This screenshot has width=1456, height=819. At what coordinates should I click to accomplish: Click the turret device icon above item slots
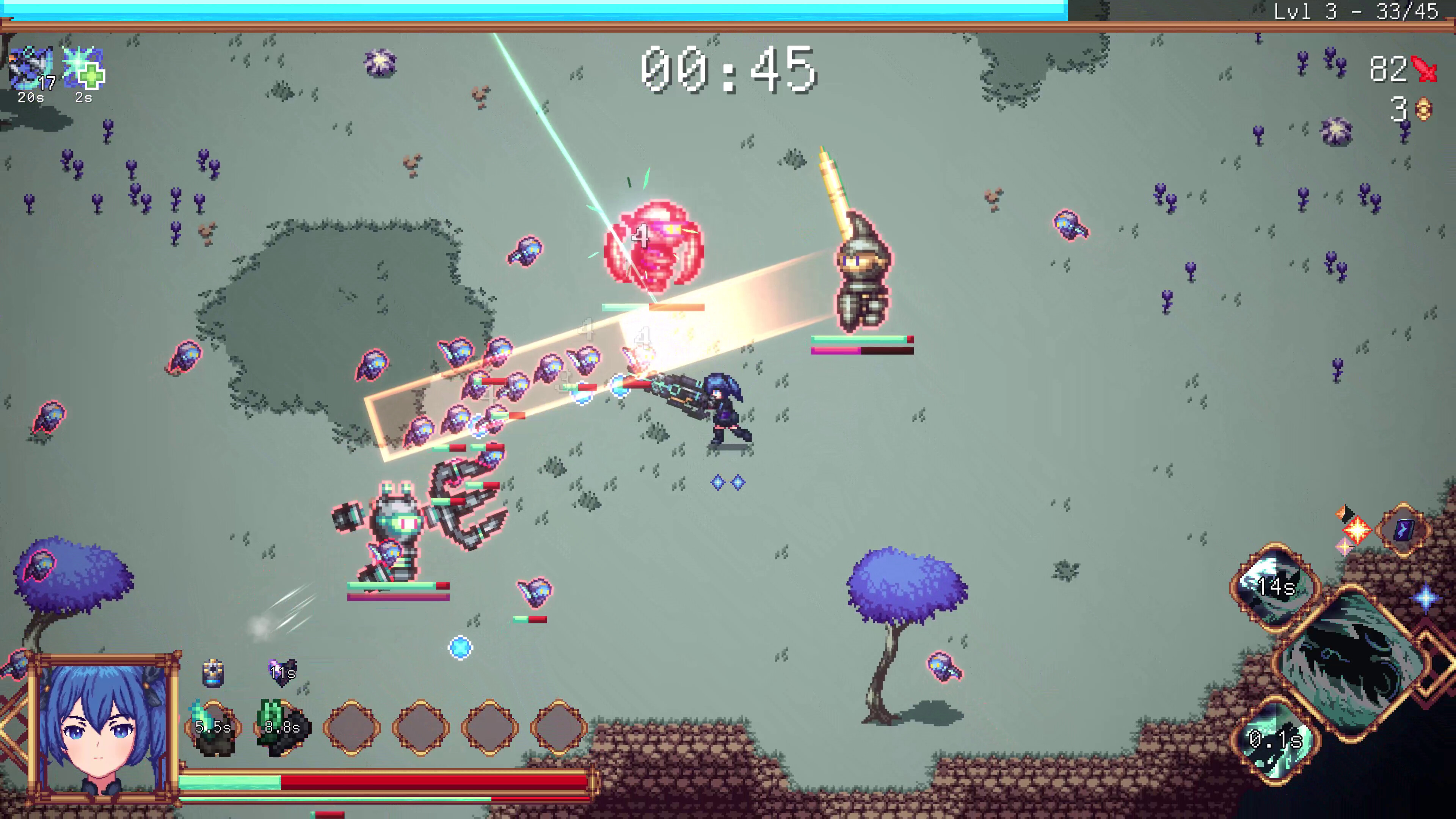click(x=213, y=673)
